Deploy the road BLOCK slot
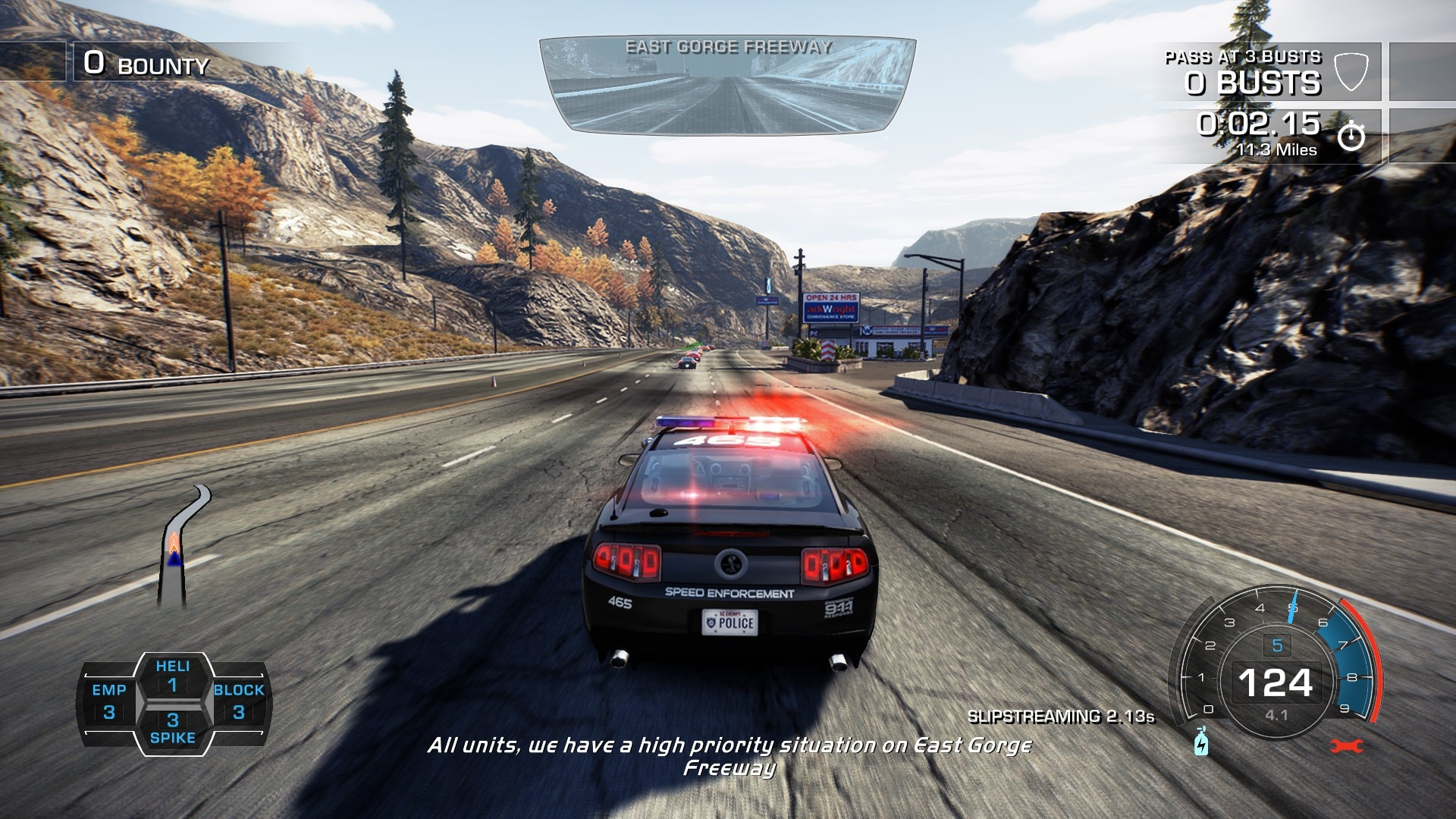 click(x=239, y=701)
